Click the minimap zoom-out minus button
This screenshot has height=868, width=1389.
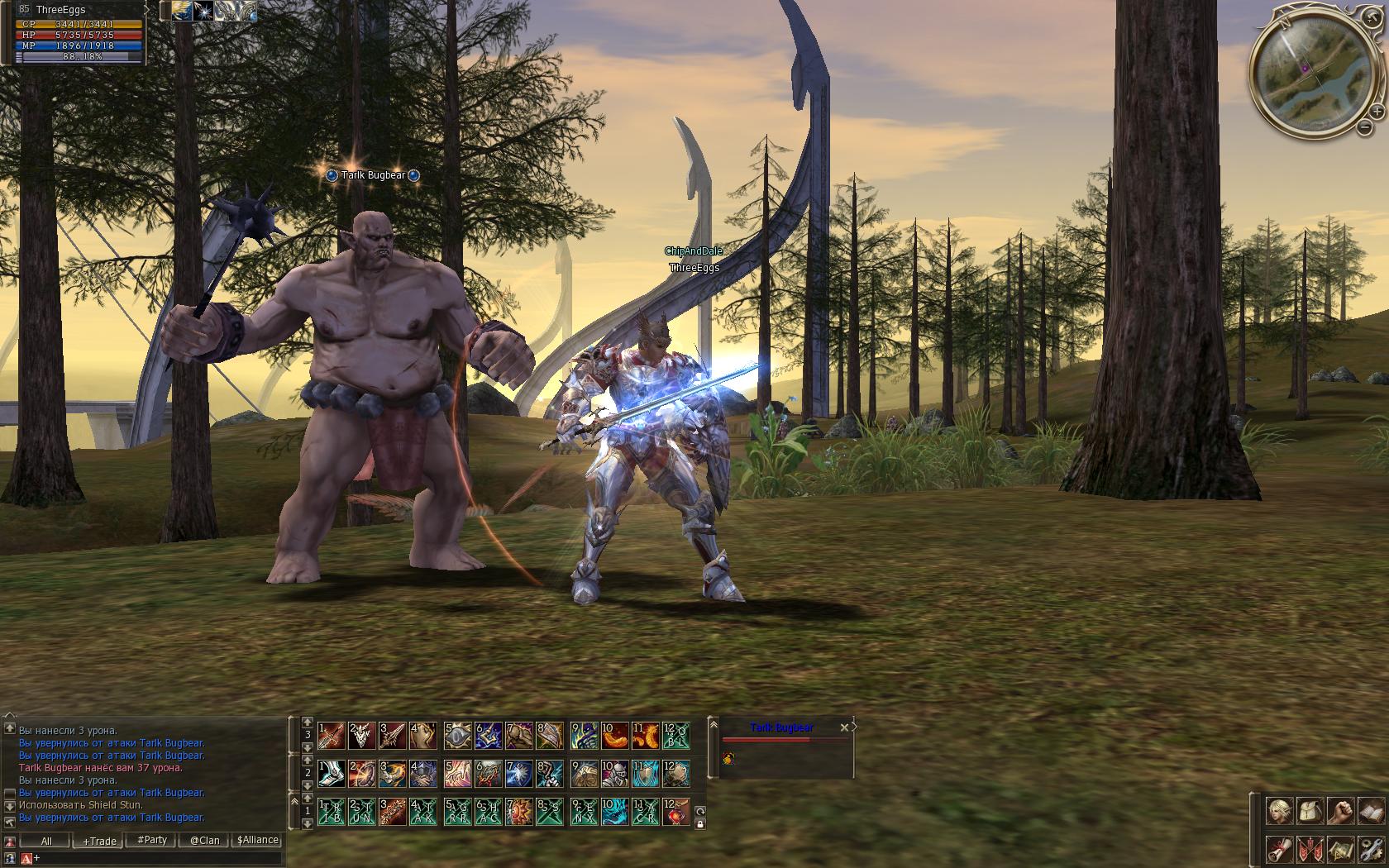1365,128
